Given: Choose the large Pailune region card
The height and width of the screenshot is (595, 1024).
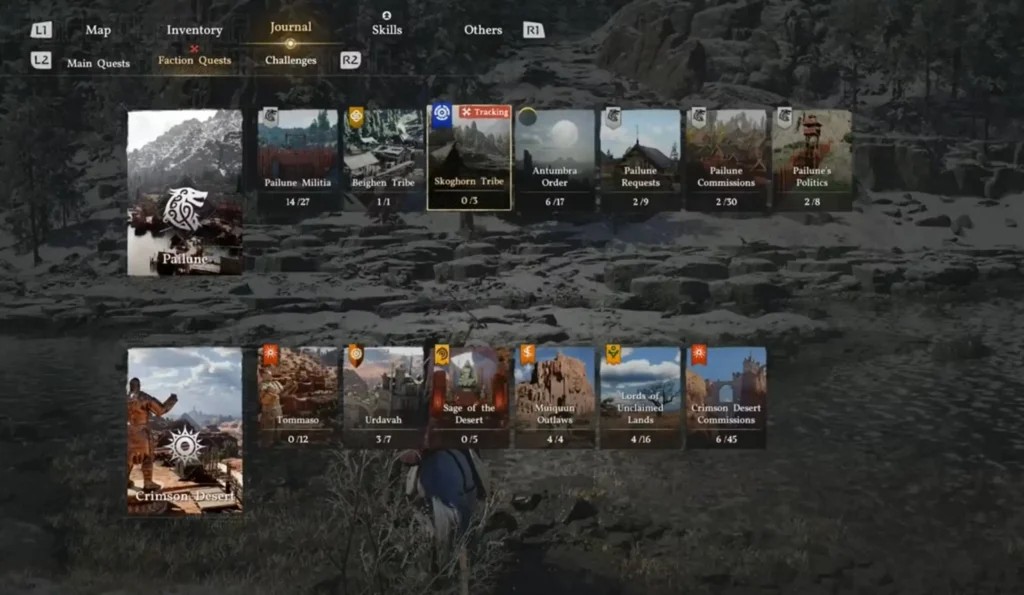Looking at the screenshot, I should point(185,192).
